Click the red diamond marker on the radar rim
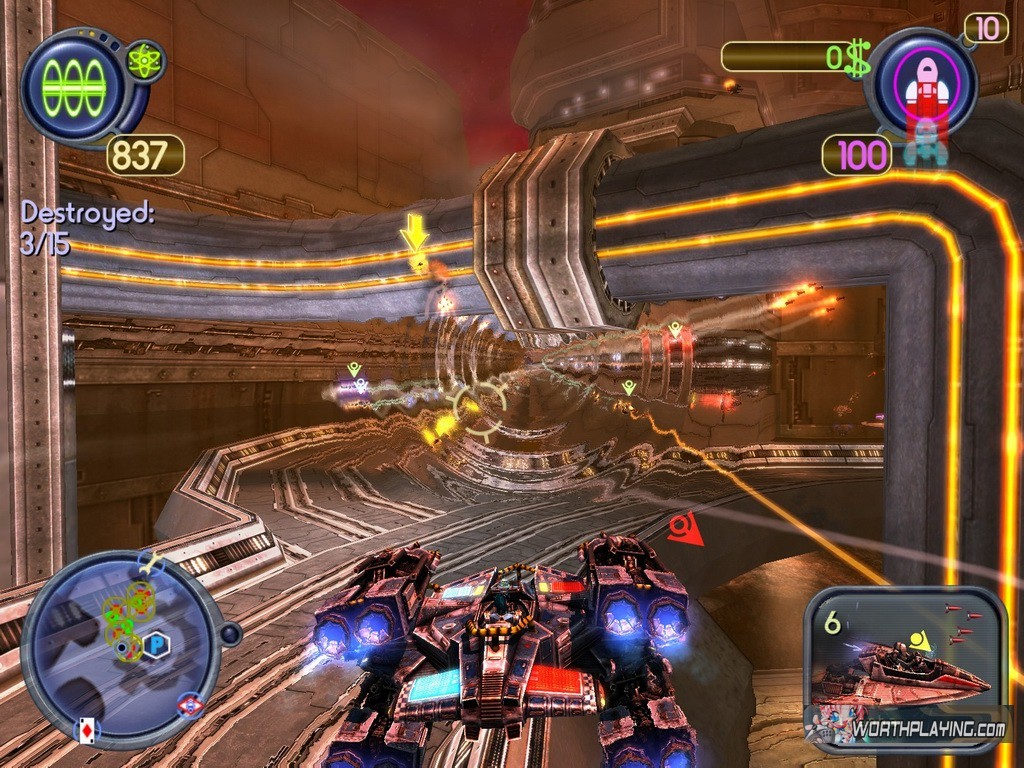 coord(190,705)
